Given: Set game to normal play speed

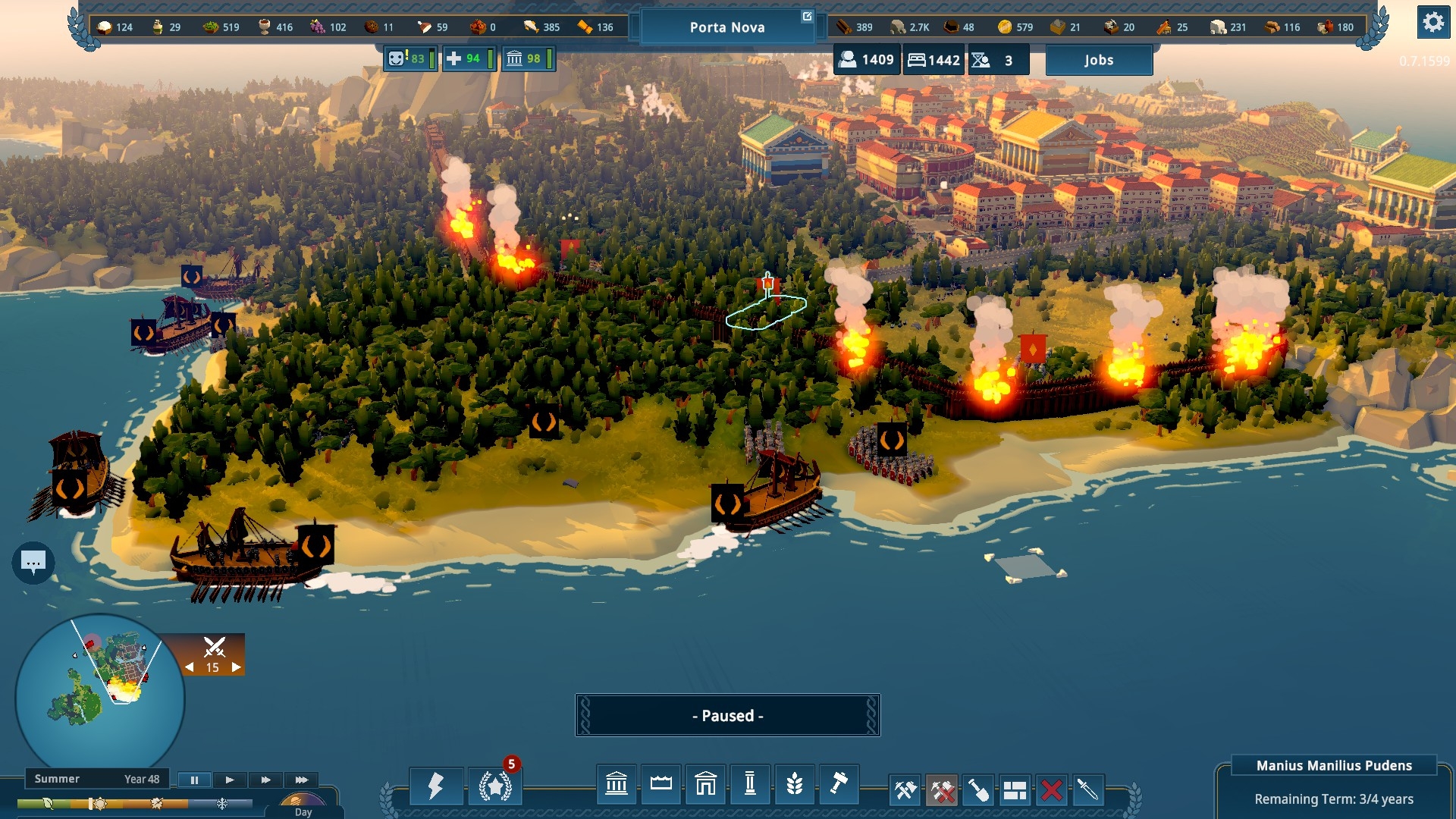Looking at the screenshot, I should click(230, 780).
